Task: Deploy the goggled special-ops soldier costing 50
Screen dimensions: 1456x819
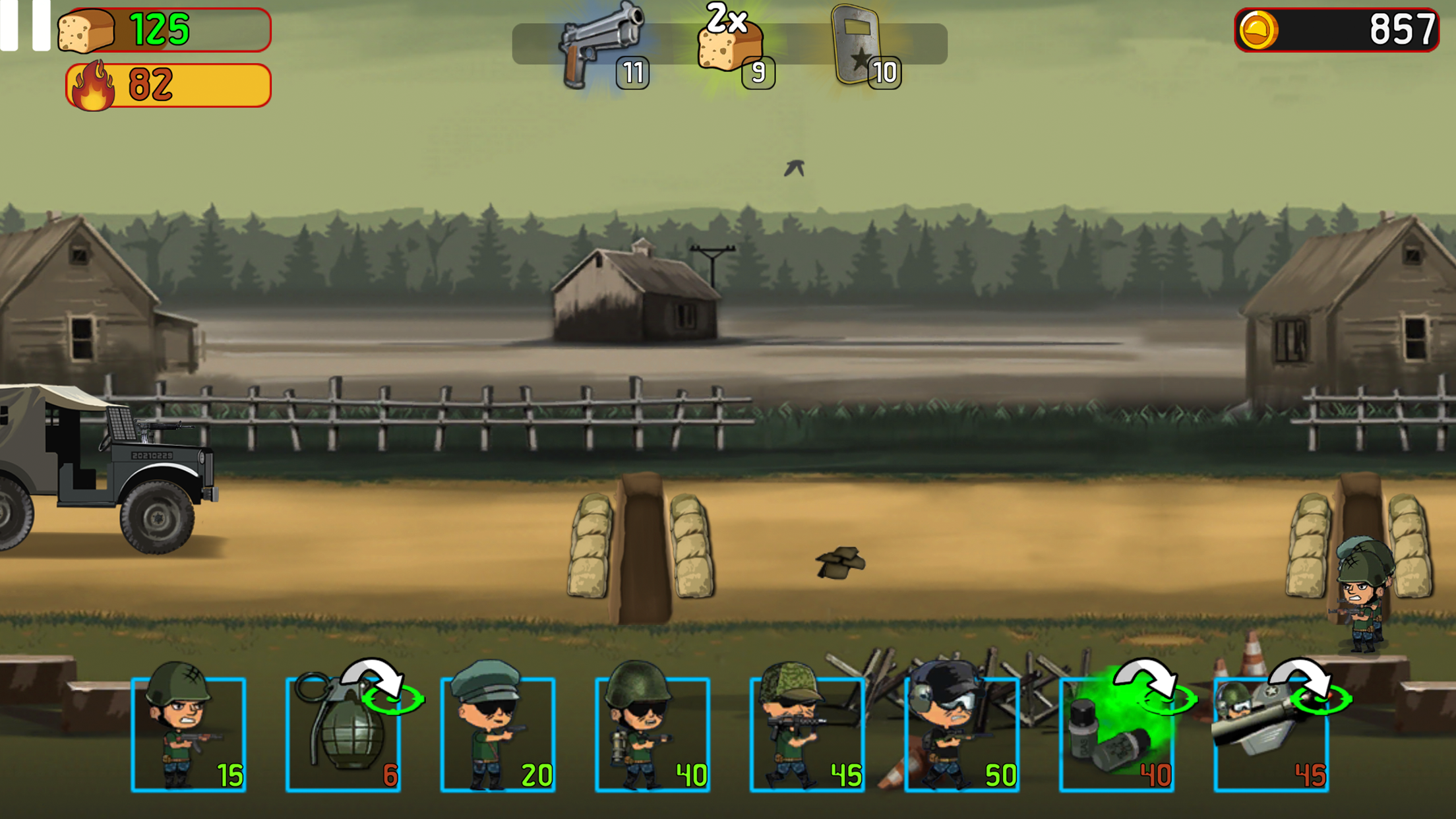Action: coord(961,733)
